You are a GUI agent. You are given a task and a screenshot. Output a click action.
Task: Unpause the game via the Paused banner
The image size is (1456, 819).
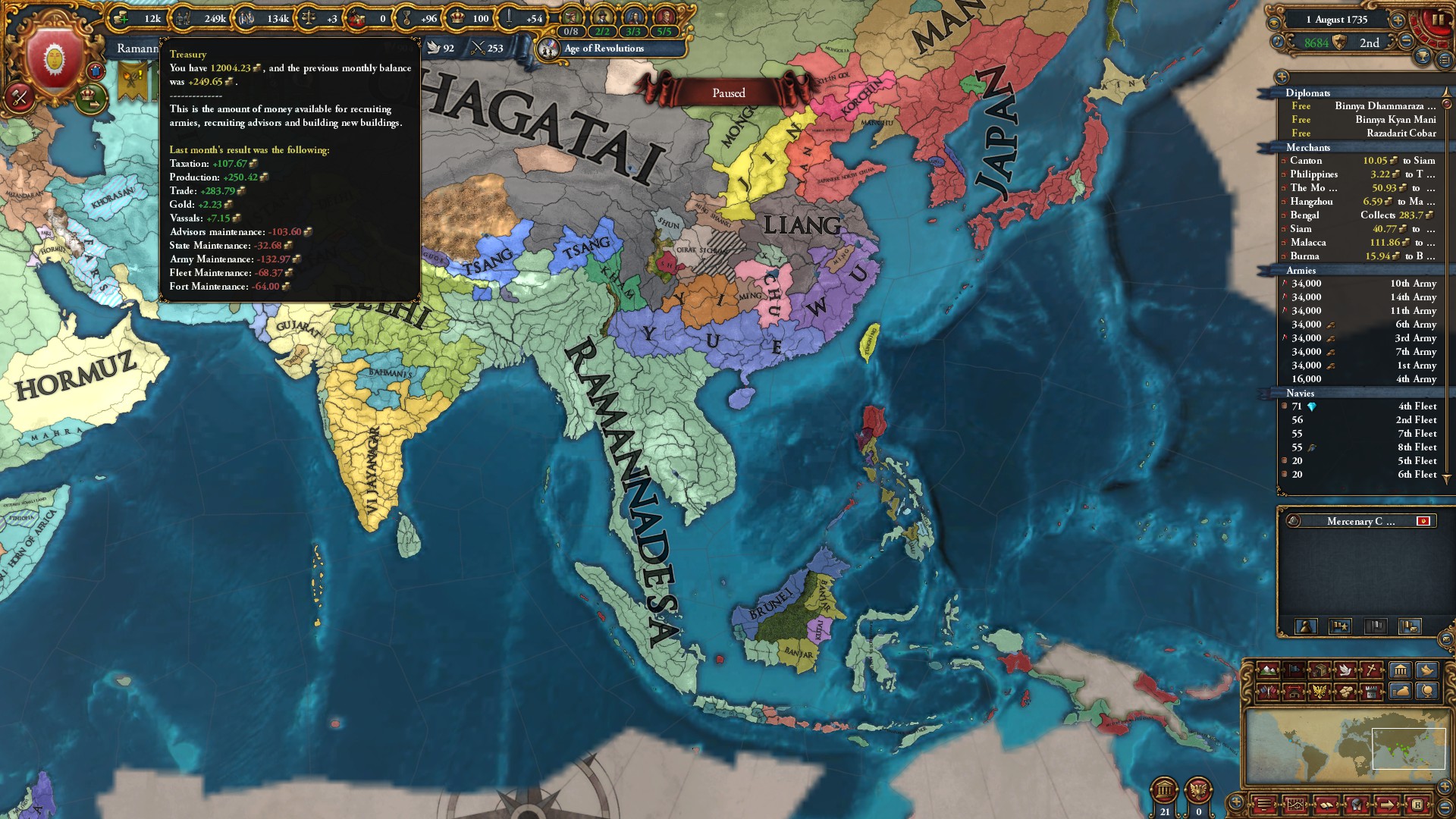[x=729, y=93]
